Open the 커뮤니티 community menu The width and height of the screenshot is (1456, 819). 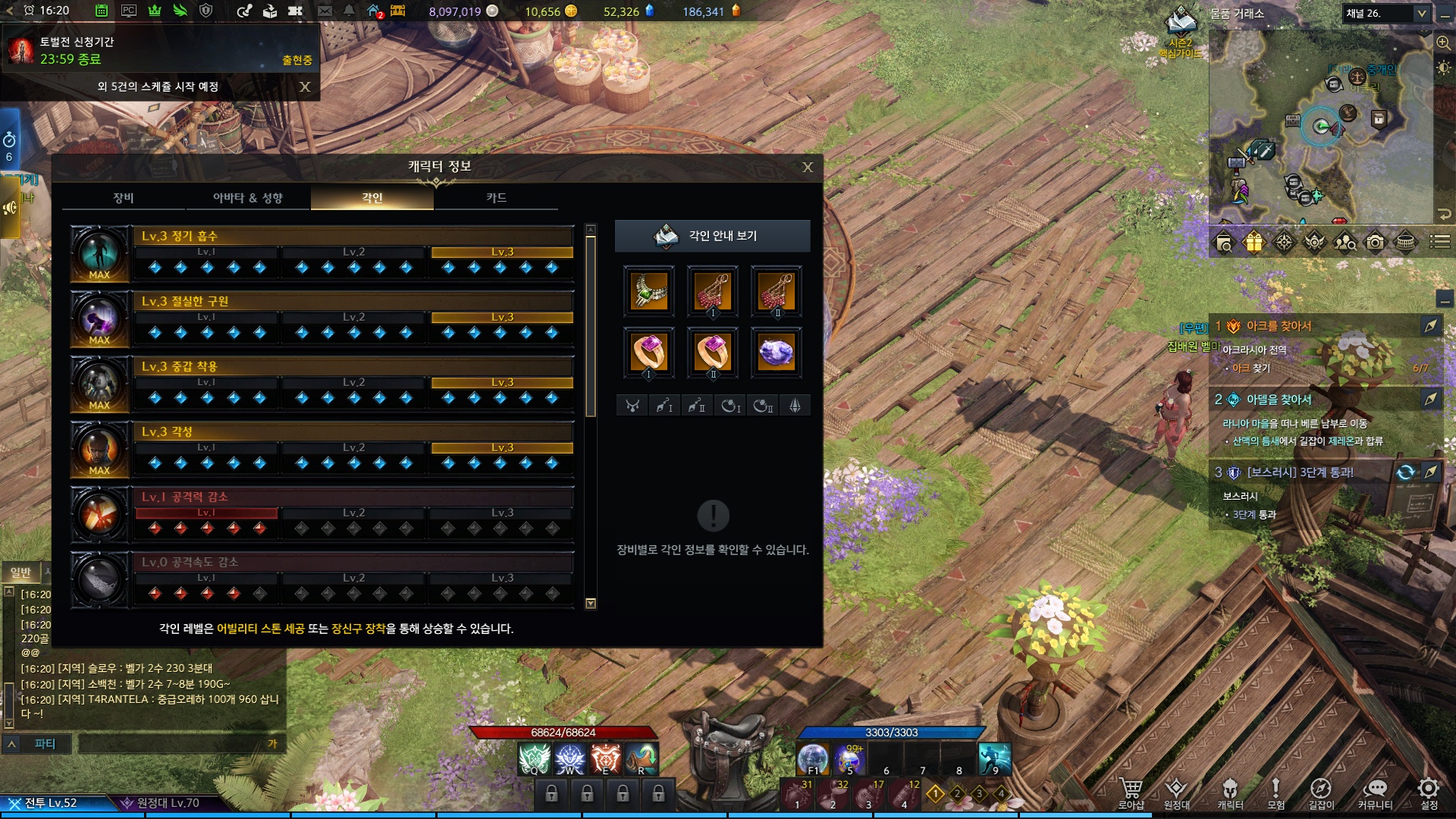click(1375, 792)
